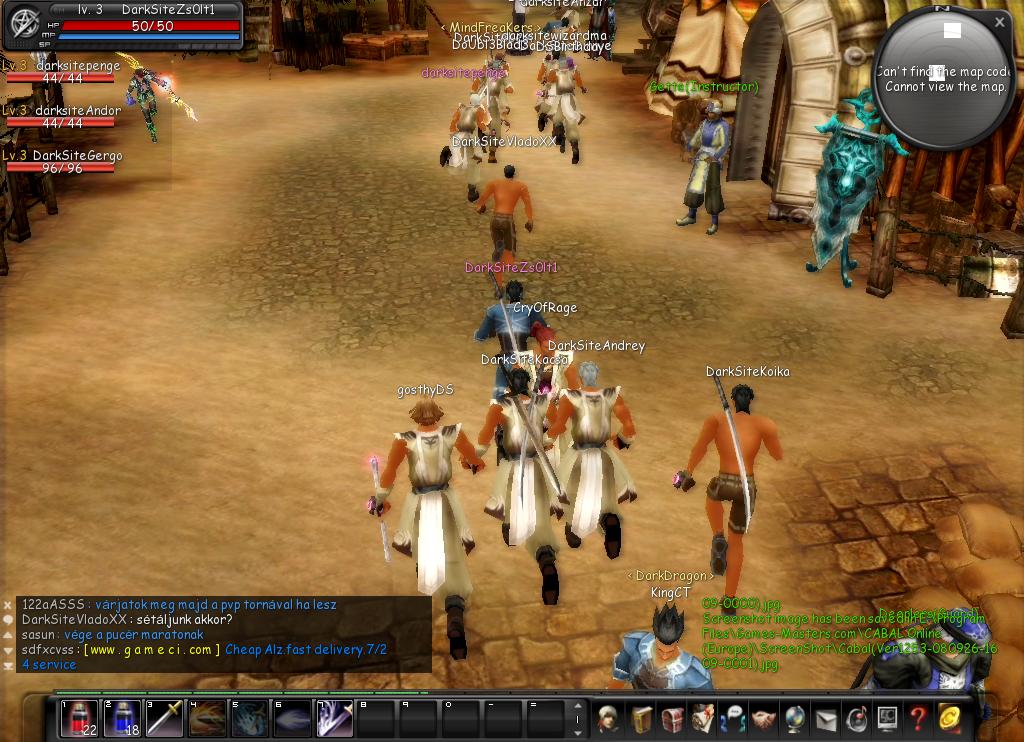Use the blue MP potion in slot 2
Screen dimensions: 1024x742
(x=122, y=718)
